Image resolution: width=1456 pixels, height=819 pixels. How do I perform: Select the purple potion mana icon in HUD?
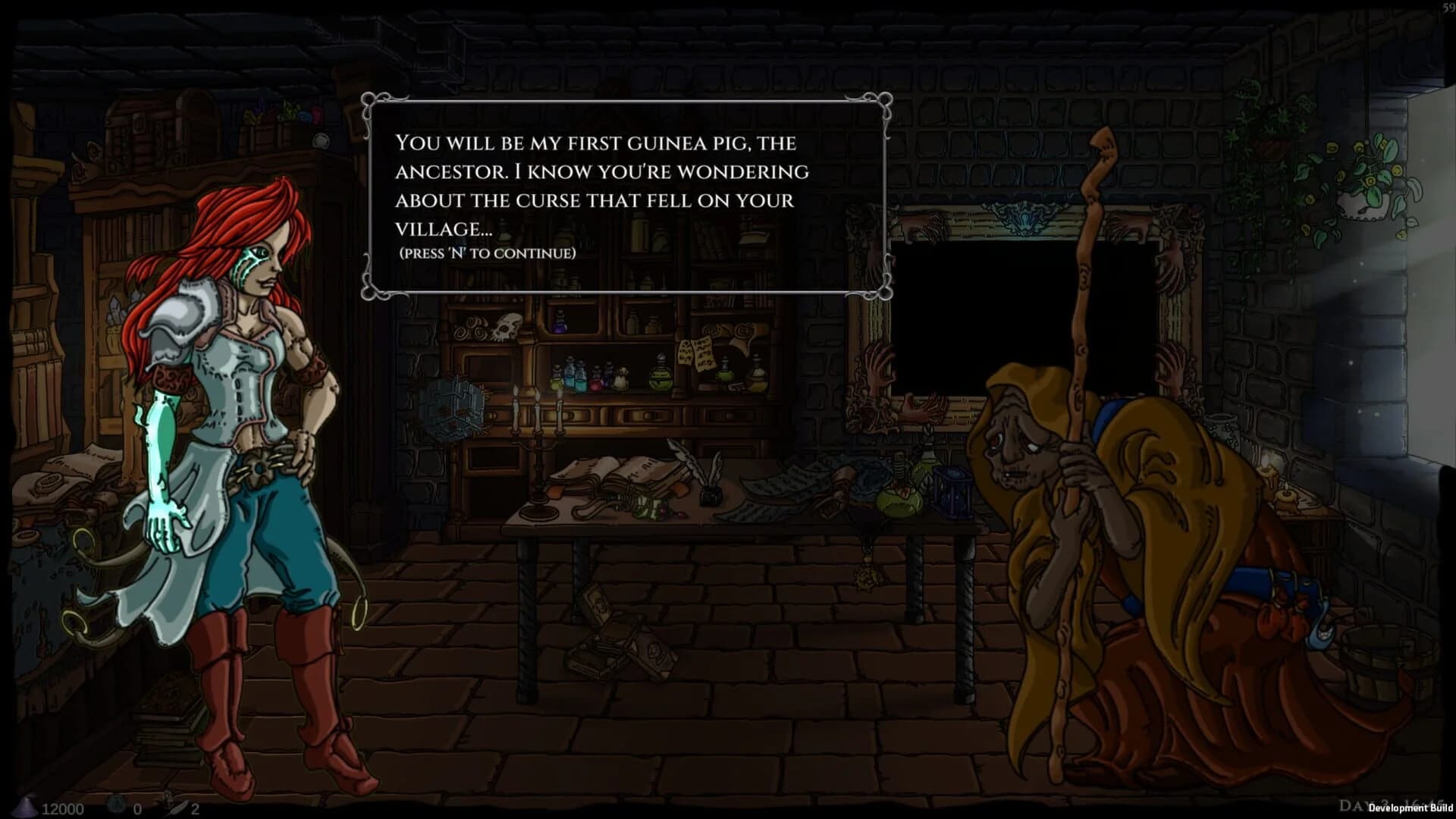coord(24,808)
